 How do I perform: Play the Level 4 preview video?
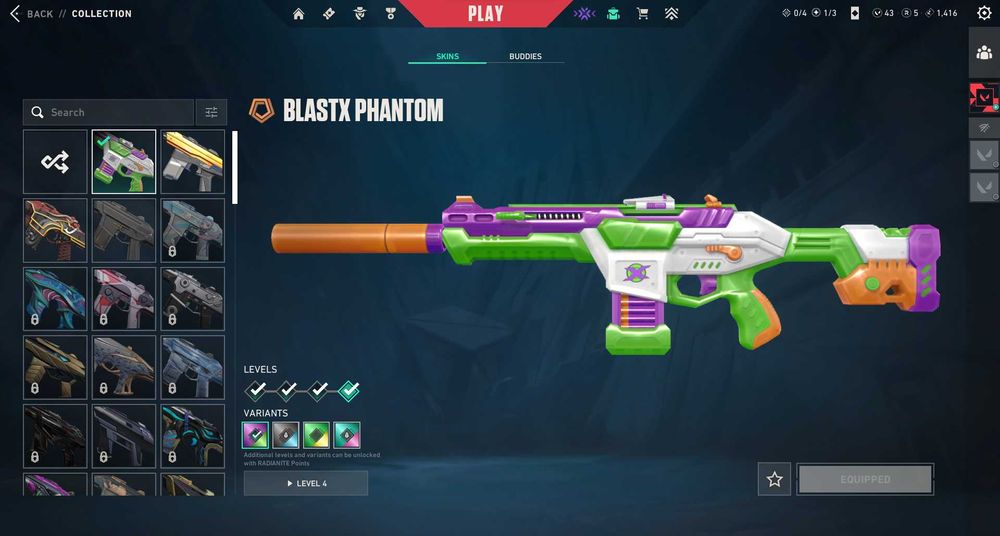[x=306, y=483]
